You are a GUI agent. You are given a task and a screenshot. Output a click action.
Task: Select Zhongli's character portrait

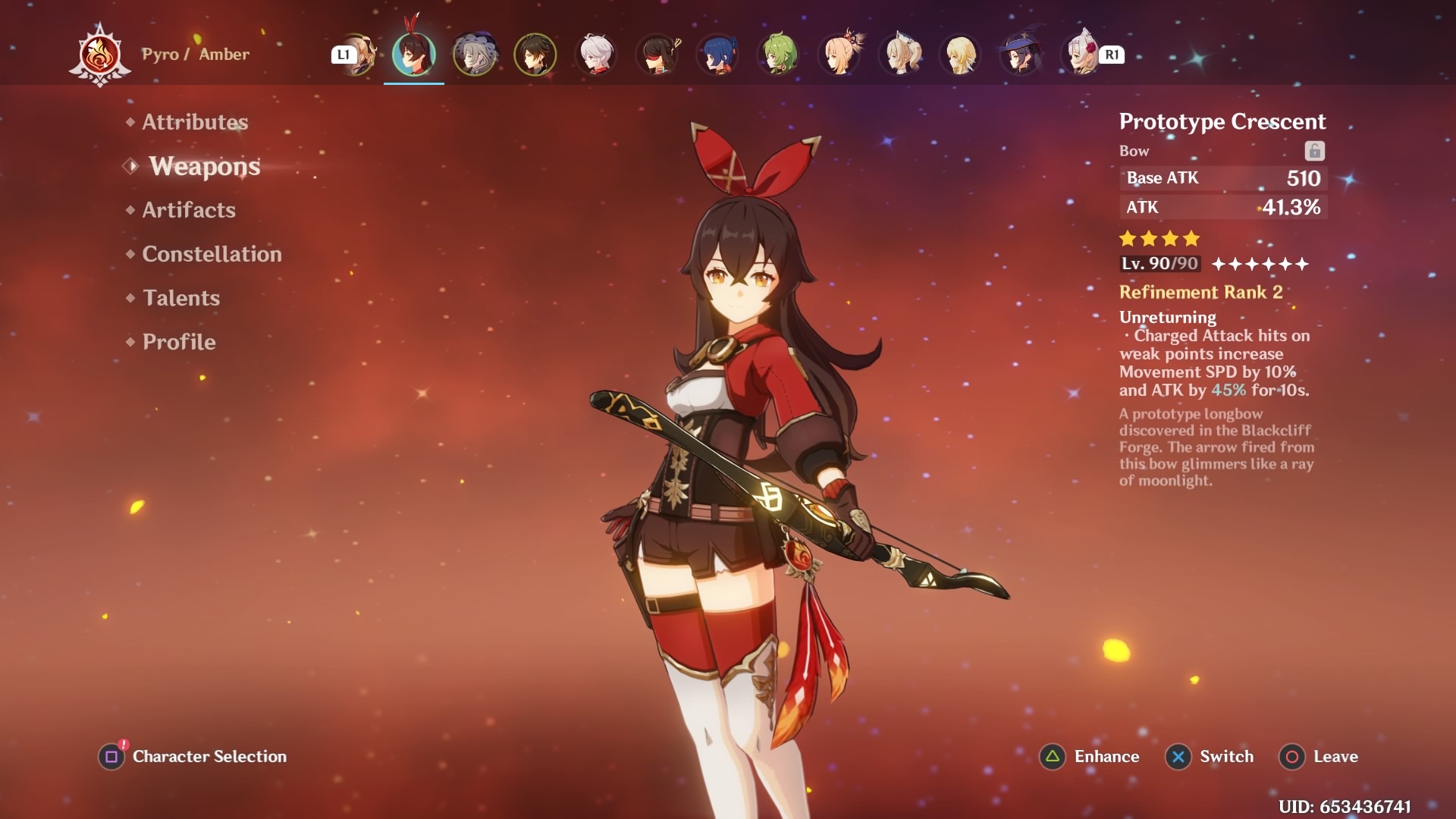pos(535,54)
